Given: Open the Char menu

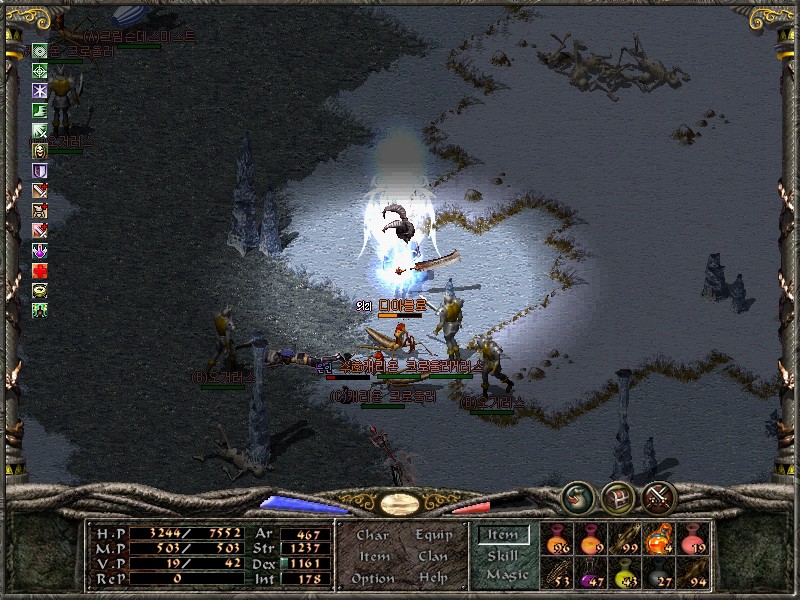Looking at the screenshot, I should [x=372, y=535].
